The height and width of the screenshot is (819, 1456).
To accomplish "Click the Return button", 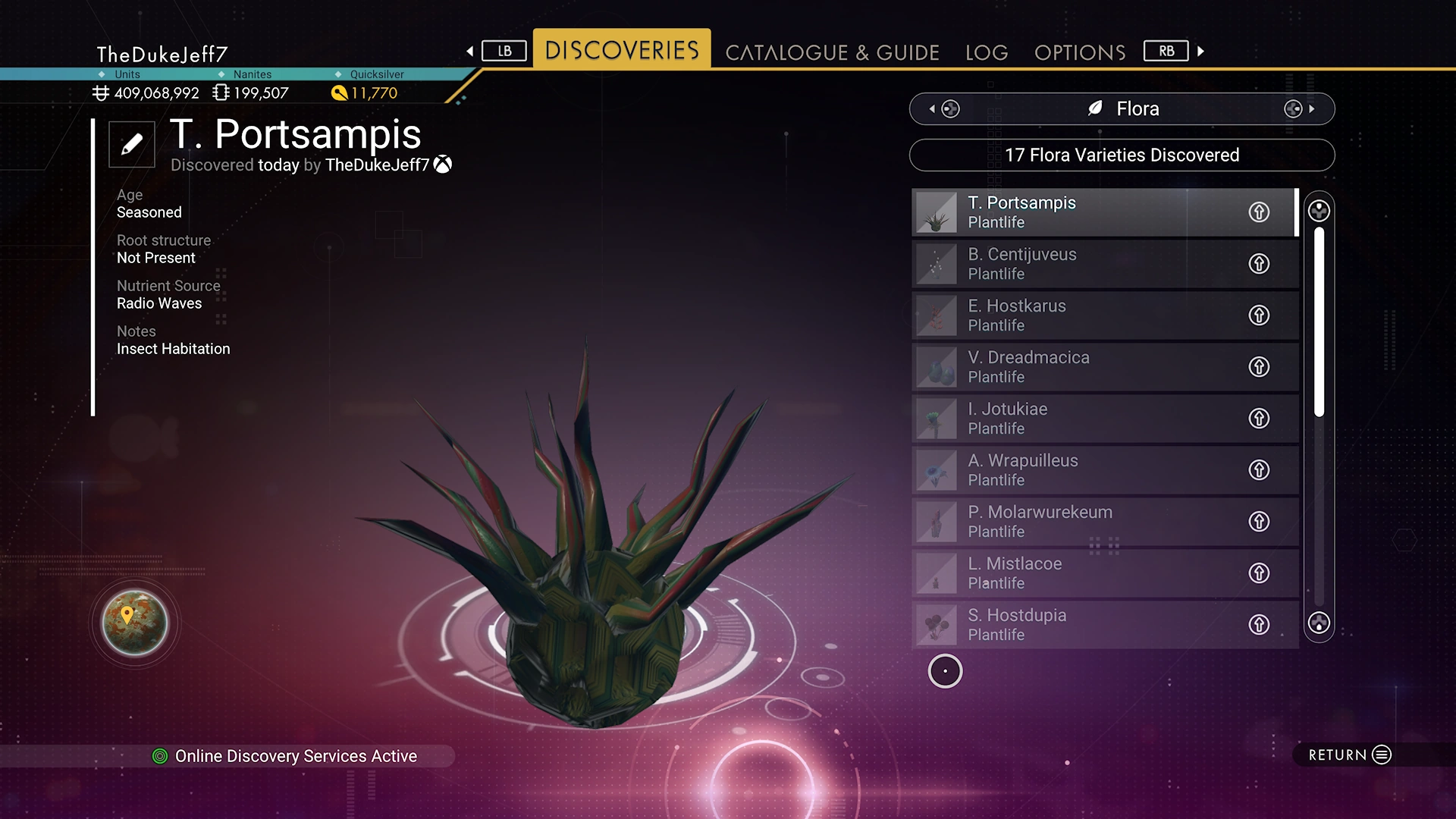I will [1349, 755].
